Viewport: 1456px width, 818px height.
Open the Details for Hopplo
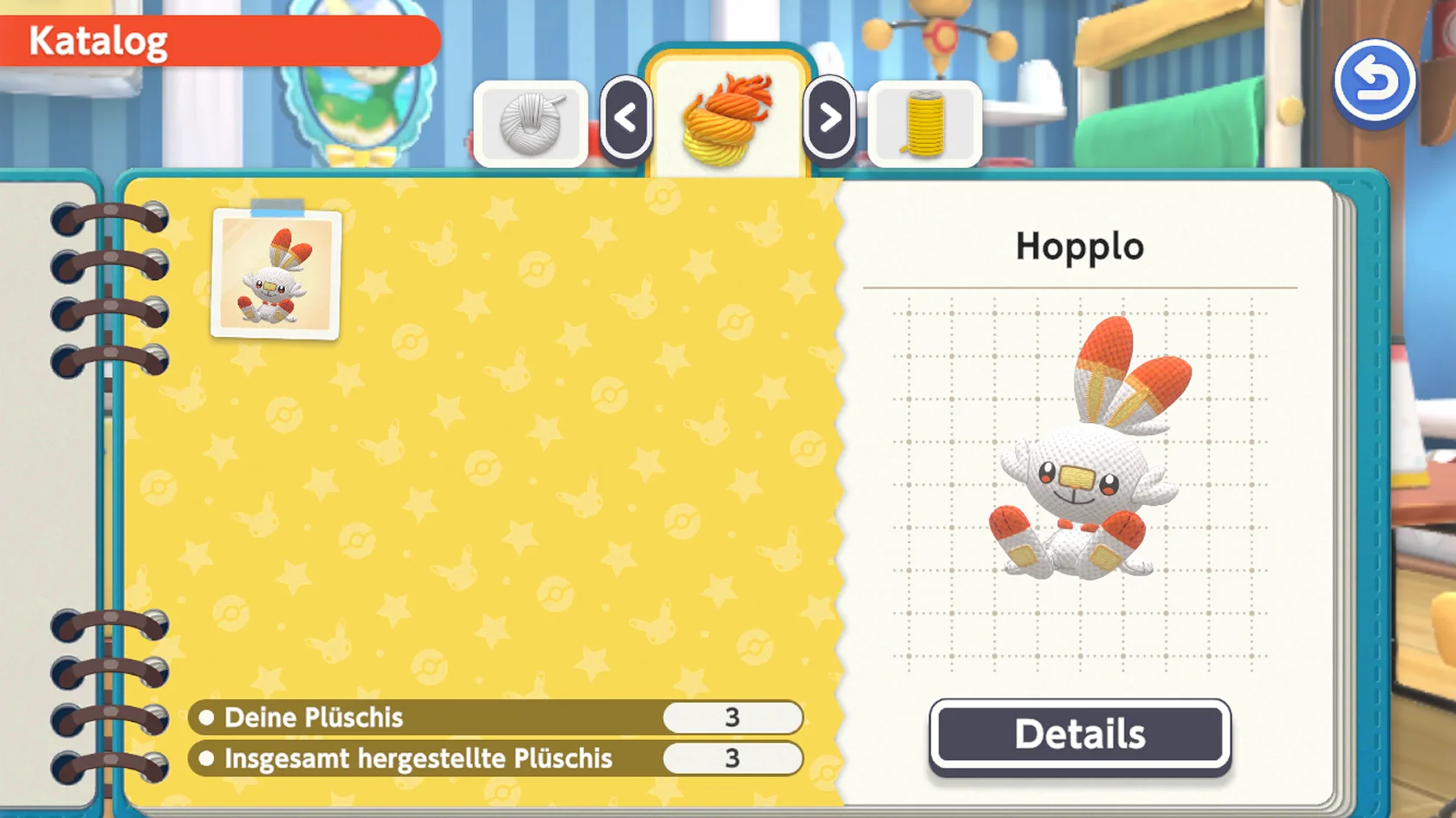click(1080, 734)
